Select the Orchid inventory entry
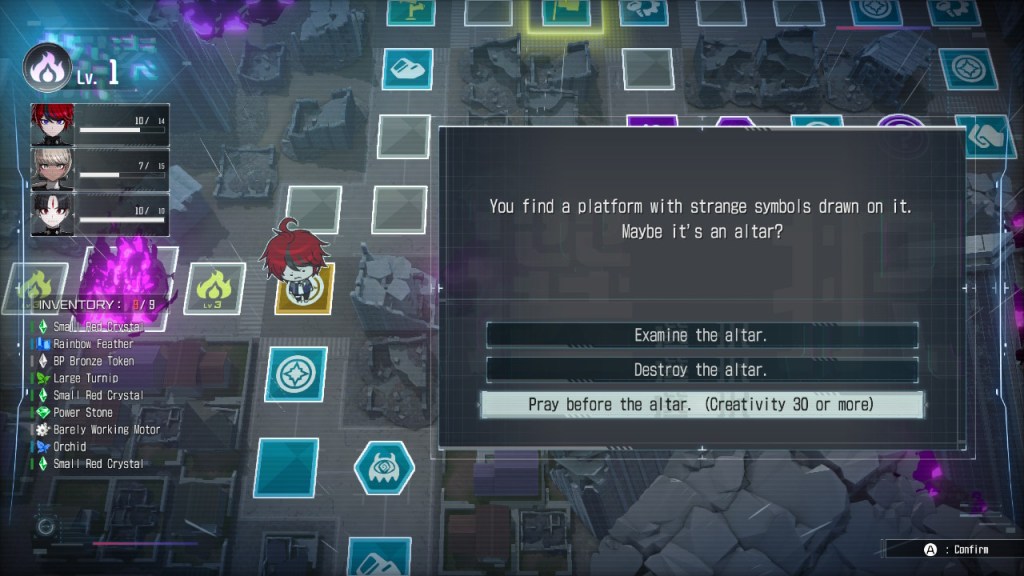 (69, 446)
